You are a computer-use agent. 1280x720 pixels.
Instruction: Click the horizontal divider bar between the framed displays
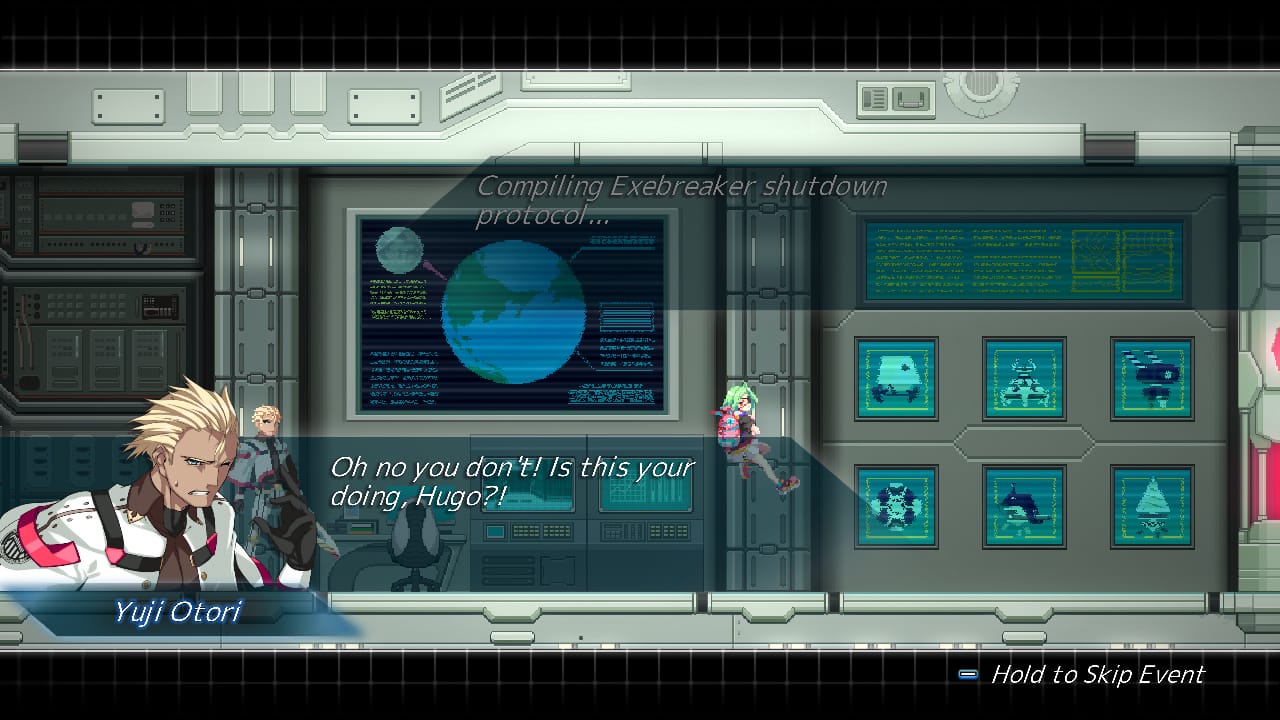tap(1023, 443)
